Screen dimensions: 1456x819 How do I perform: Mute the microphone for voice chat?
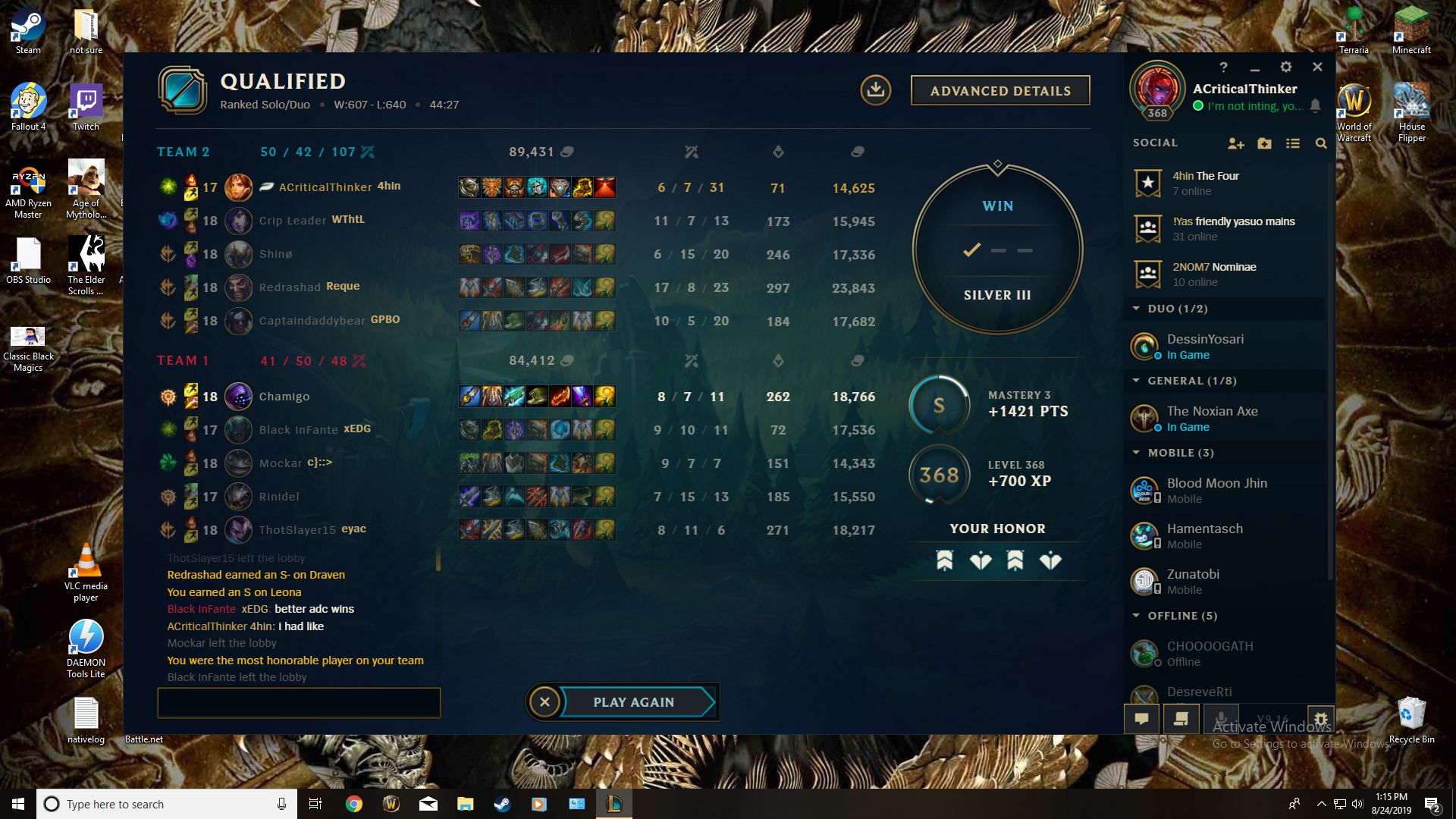1221,718
